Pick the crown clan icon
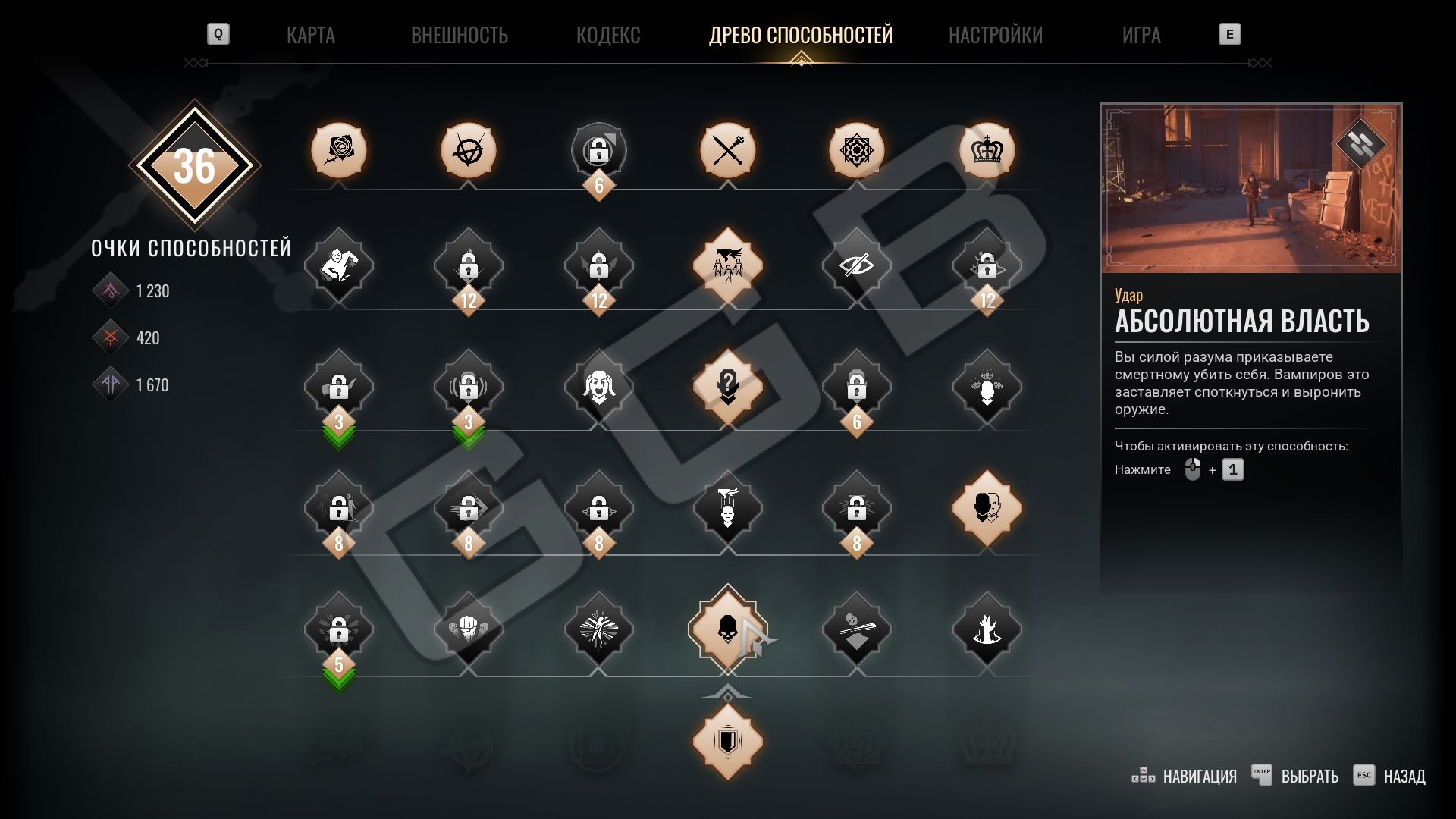This screenshot has height=819, width=1456. pyautogui.click(x=987, y=150)
